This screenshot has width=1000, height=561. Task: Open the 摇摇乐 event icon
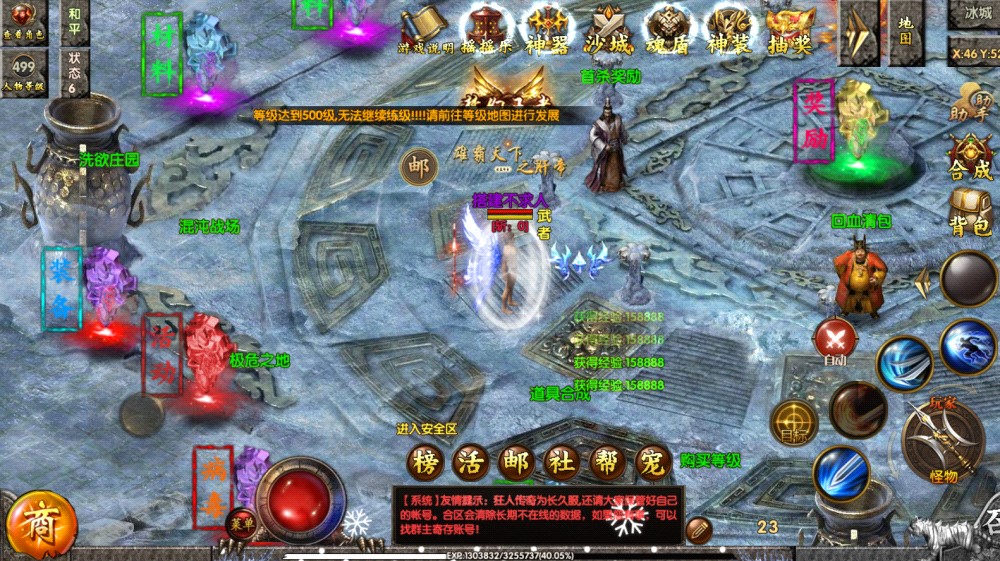(x=490, y=27)
